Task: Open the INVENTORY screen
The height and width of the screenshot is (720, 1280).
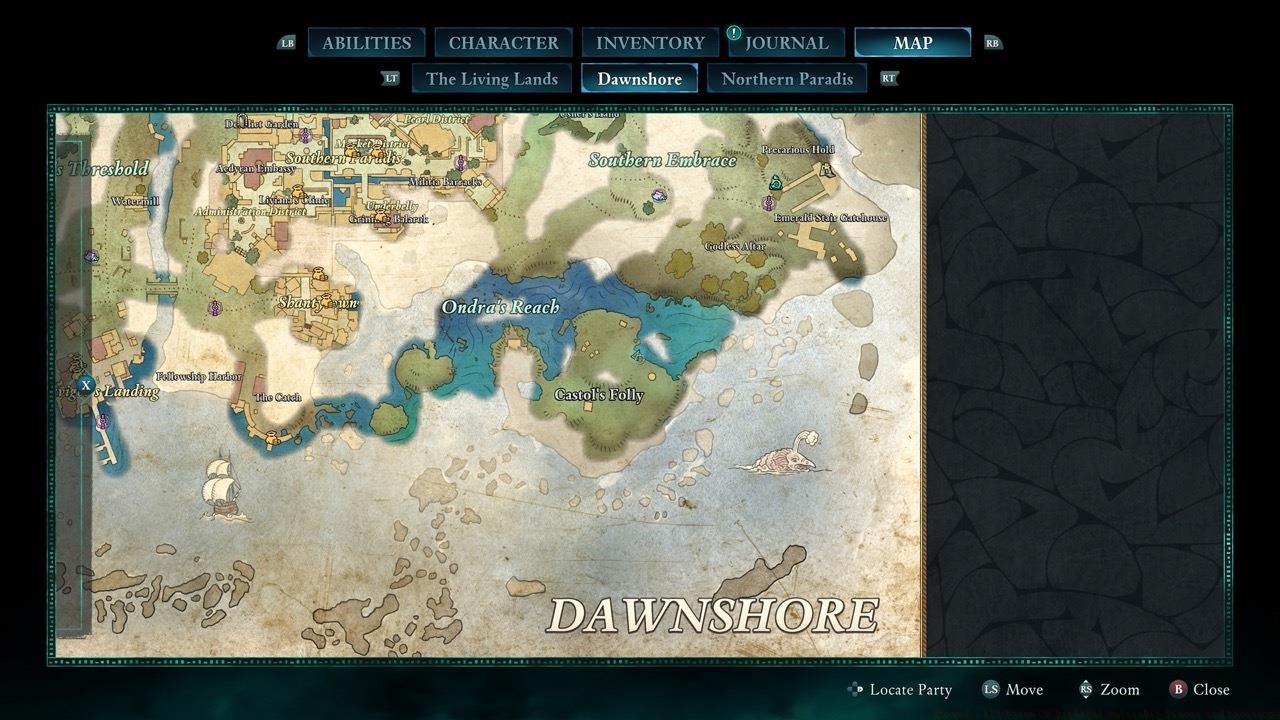Action: (x=649, y=42)
